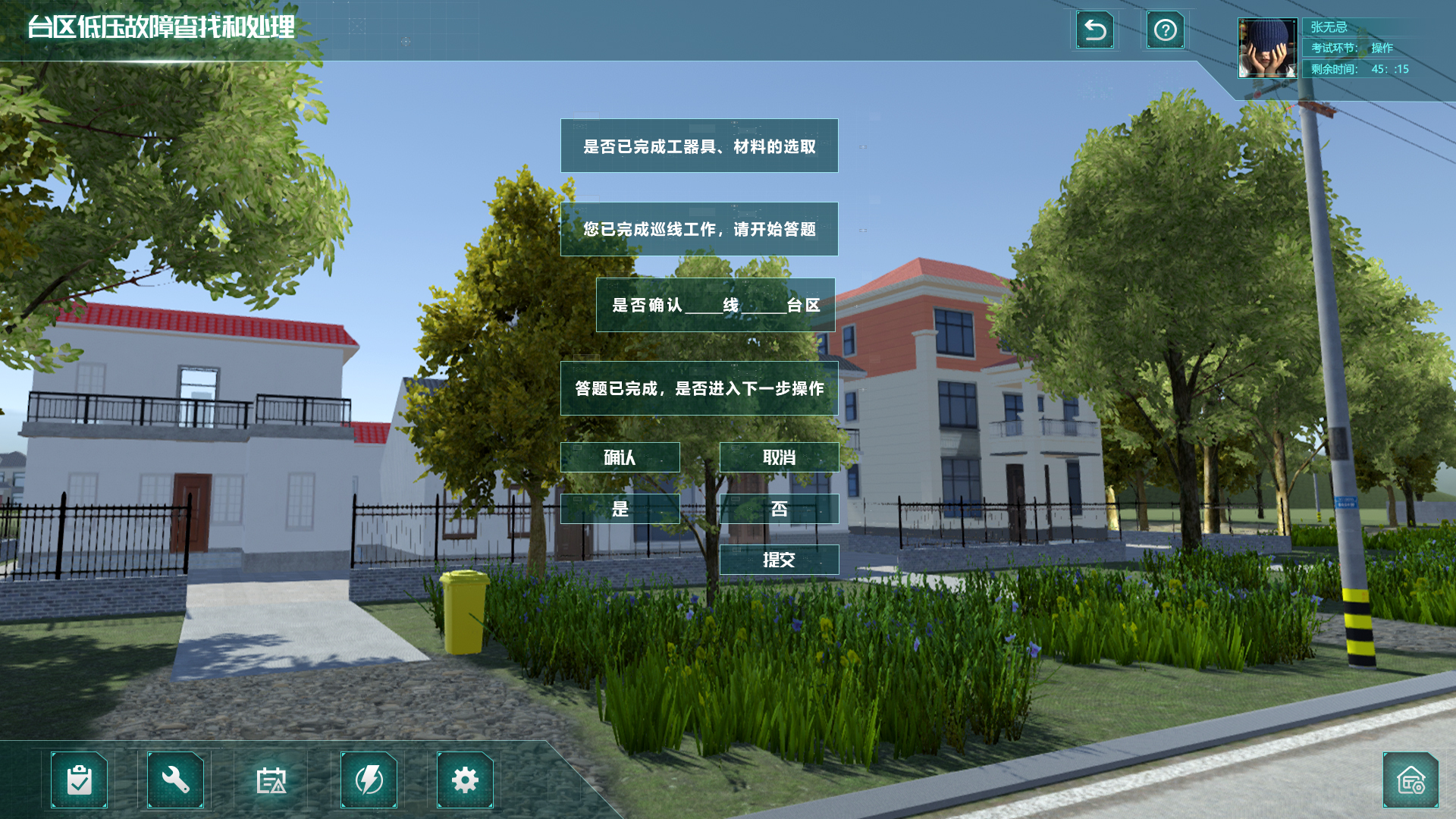Open the lightning bolt power icon
This screenshot has width=1456, height=819.
coord(369,780)
